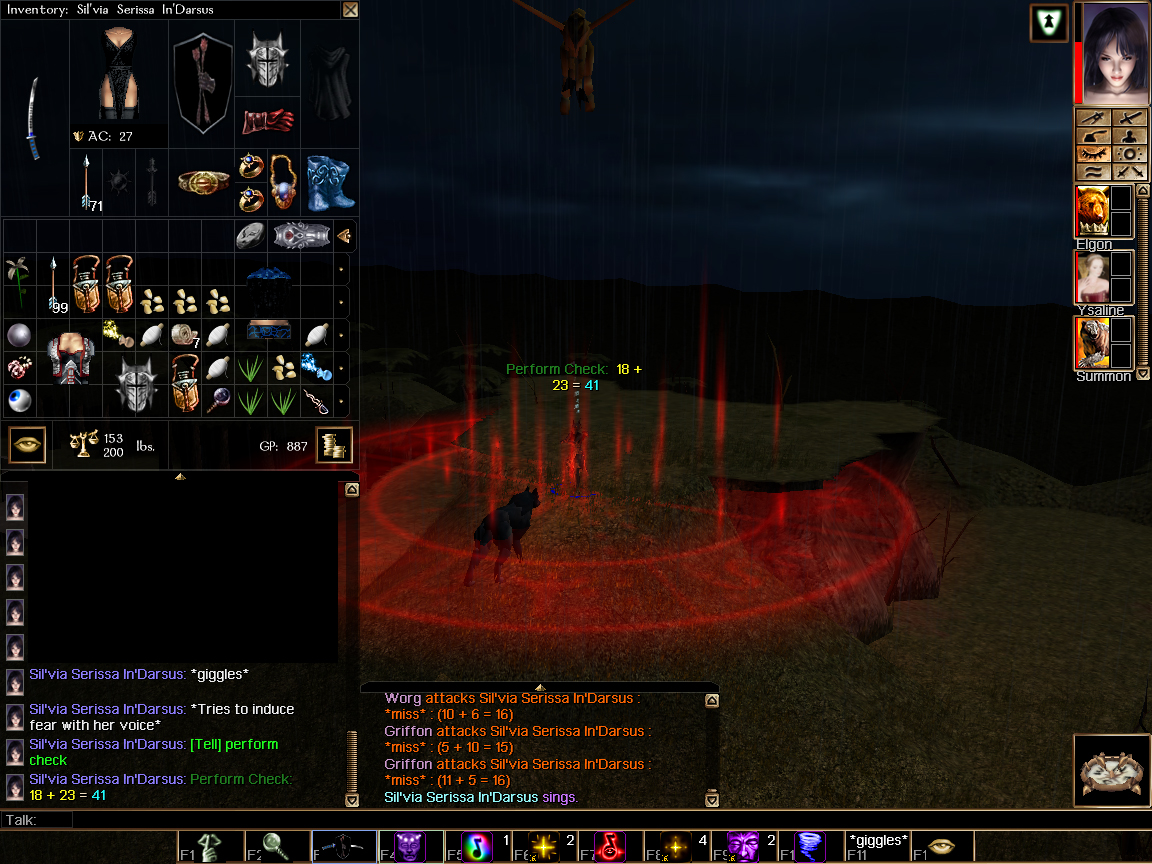Screen dimensions: 1152x864
Task: Pick the equipped amulet necklace
Action: 284,181
